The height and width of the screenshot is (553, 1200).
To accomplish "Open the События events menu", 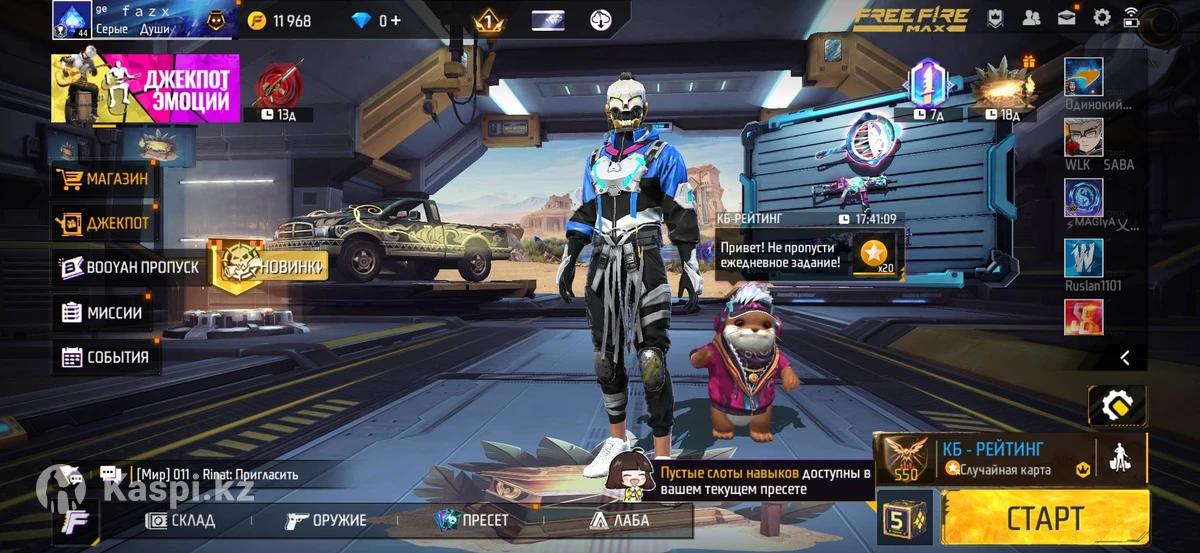I will pos(106,357).
